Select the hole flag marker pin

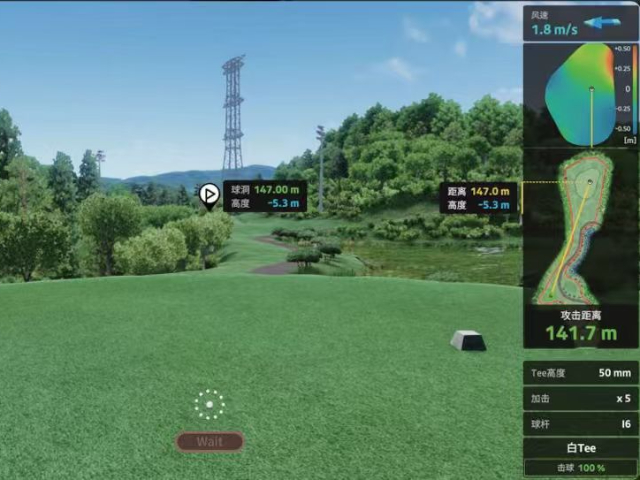209,195
